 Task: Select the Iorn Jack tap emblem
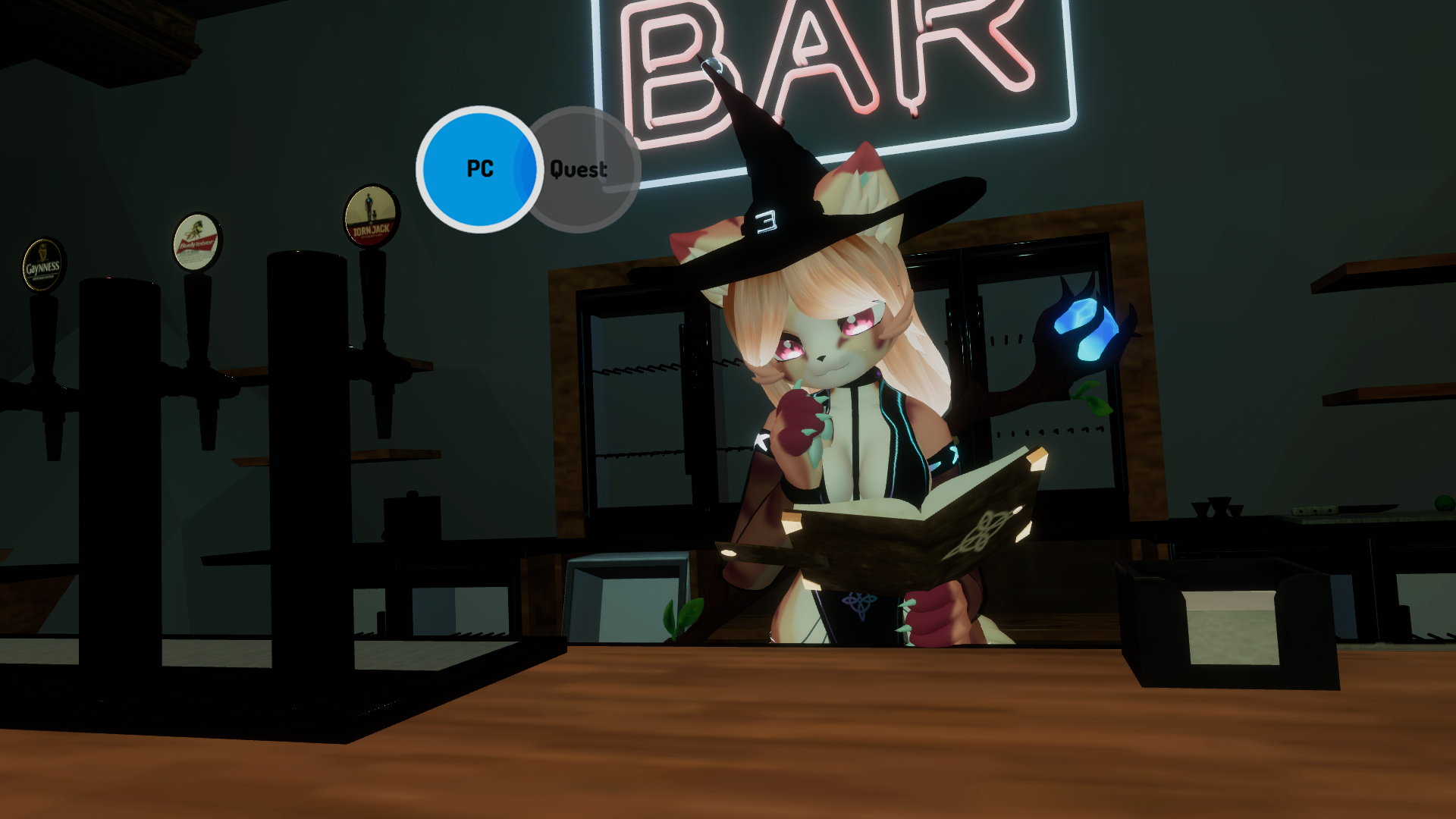point(371,214)
